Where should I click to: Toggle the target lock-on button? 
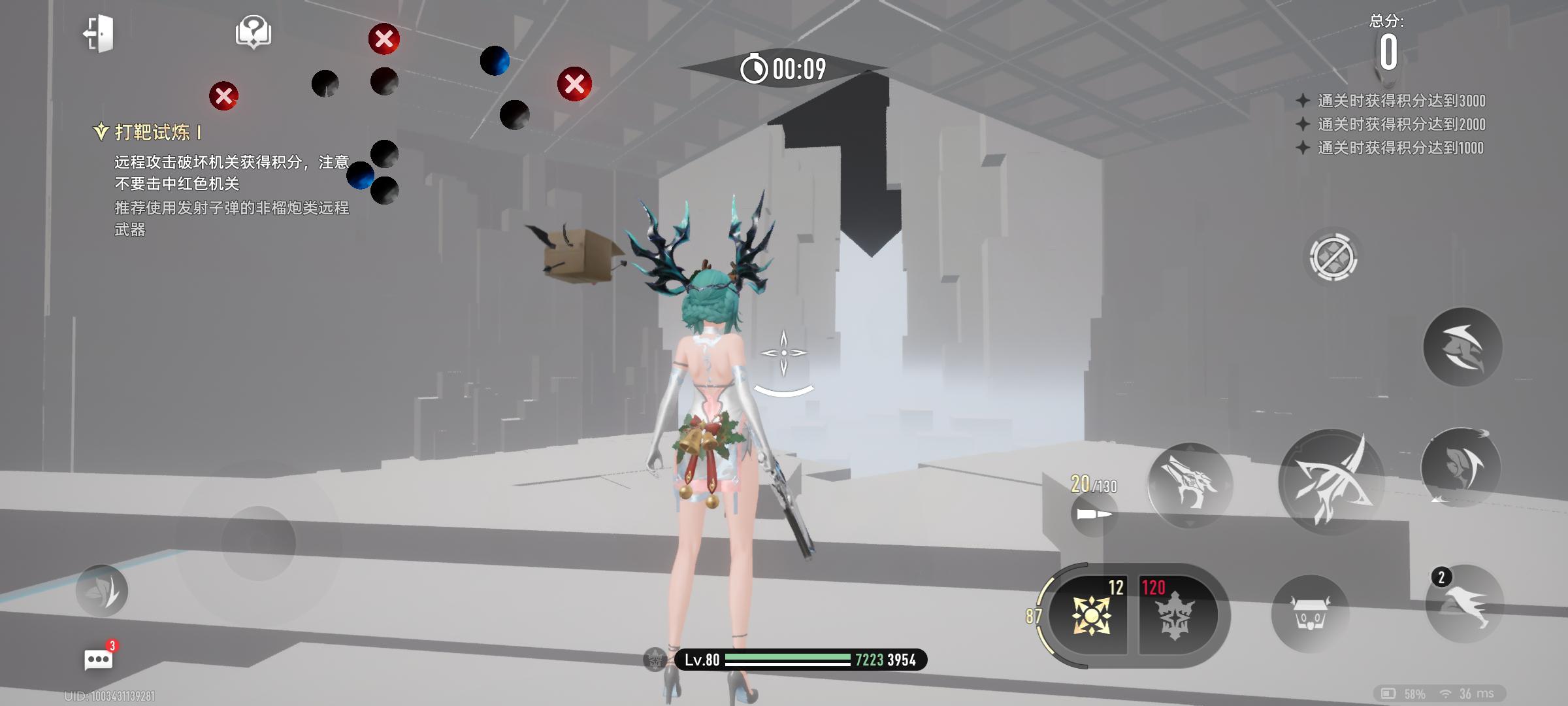click(1333, 257)
